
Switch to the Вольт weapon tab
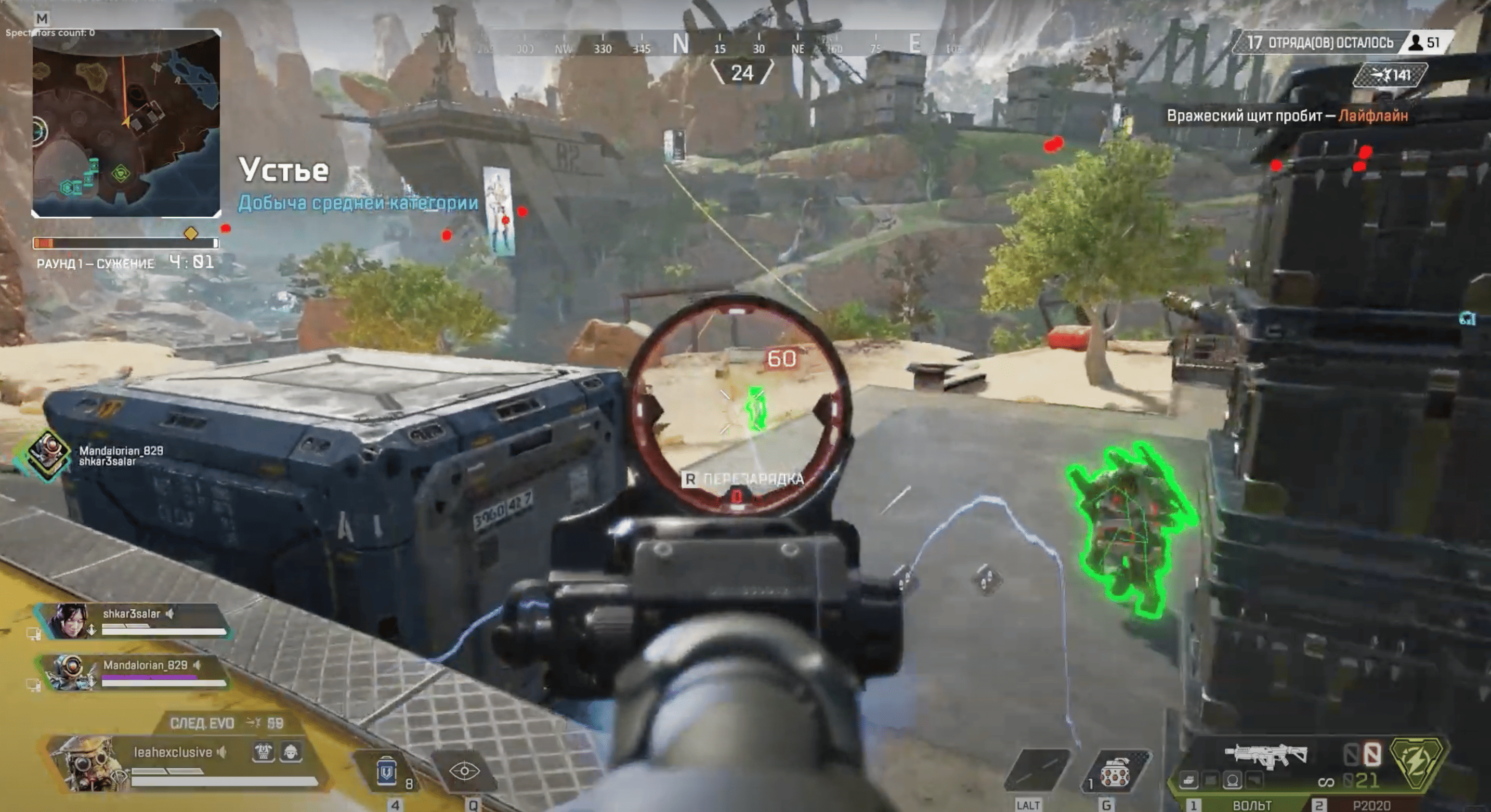(1251, 805)
